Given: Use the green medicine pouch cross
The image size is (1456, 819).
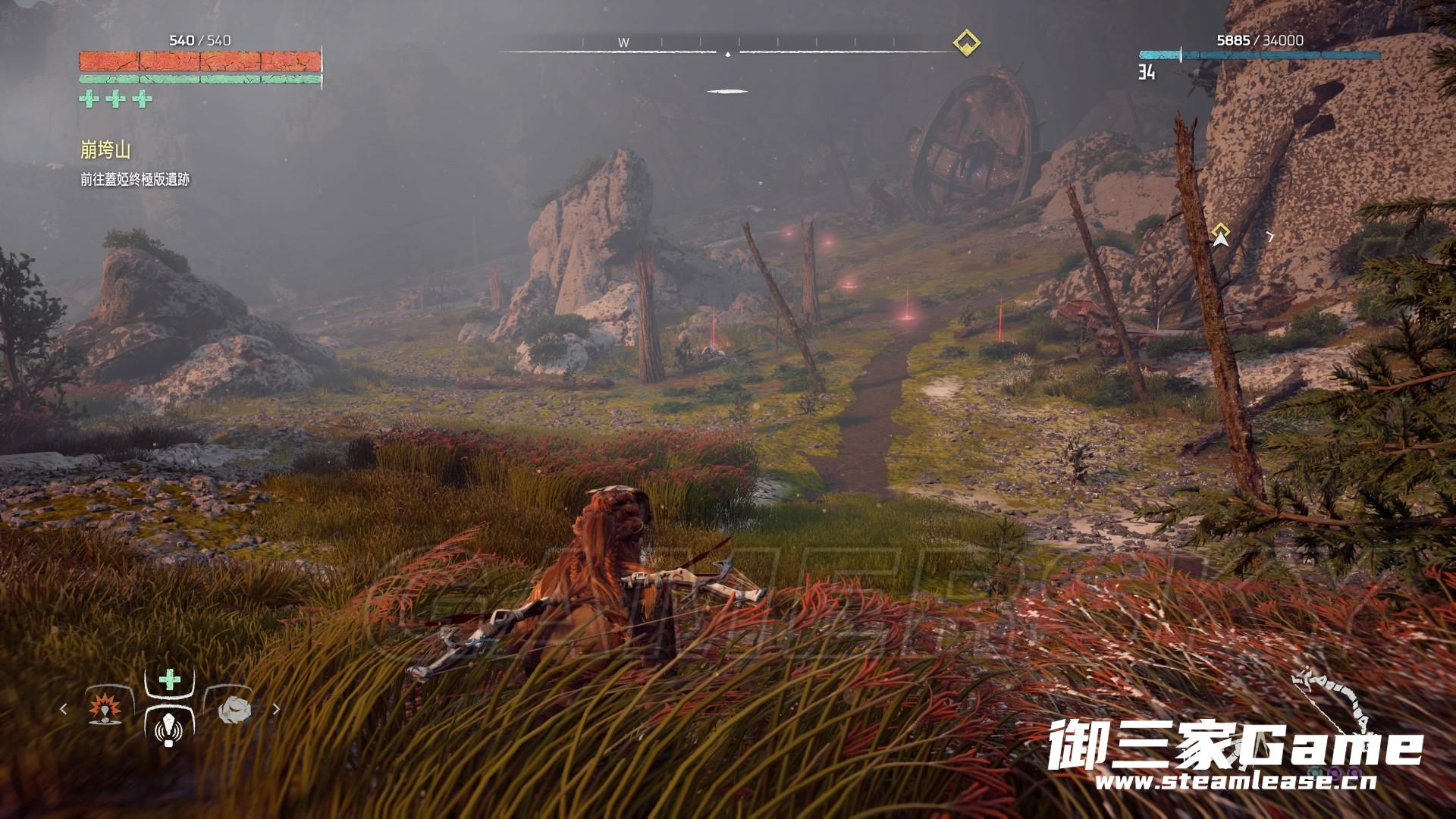Looking at the screenshot, I should [x=169, y=679].
